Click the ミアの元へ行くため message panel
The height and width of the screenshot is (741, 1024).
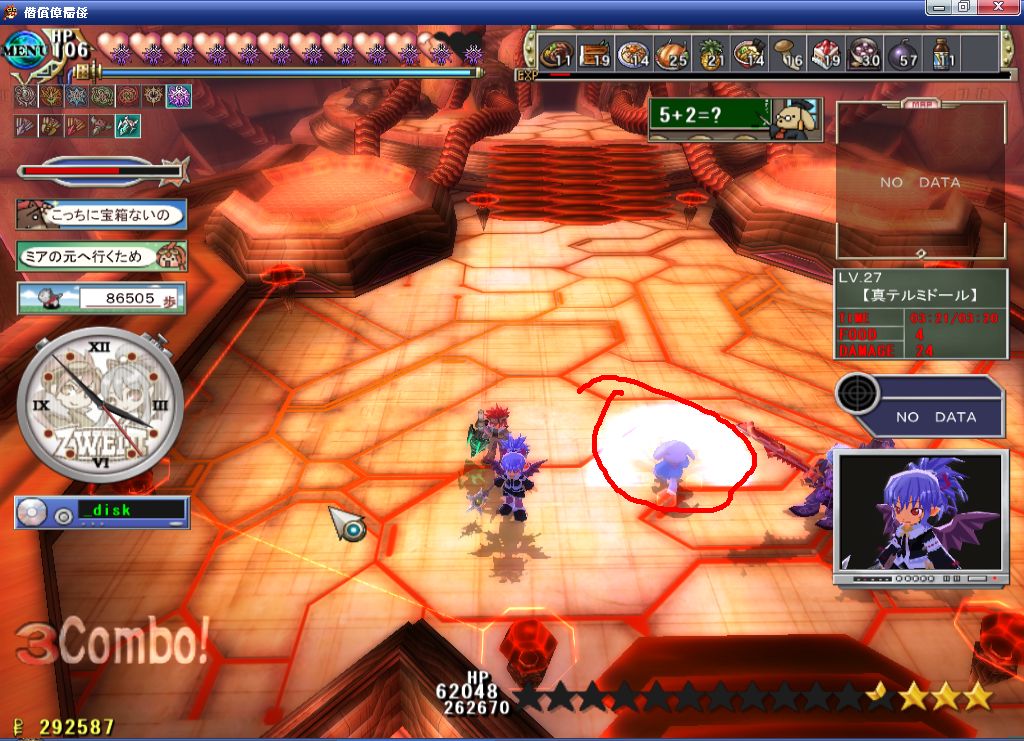pos(101,256)
